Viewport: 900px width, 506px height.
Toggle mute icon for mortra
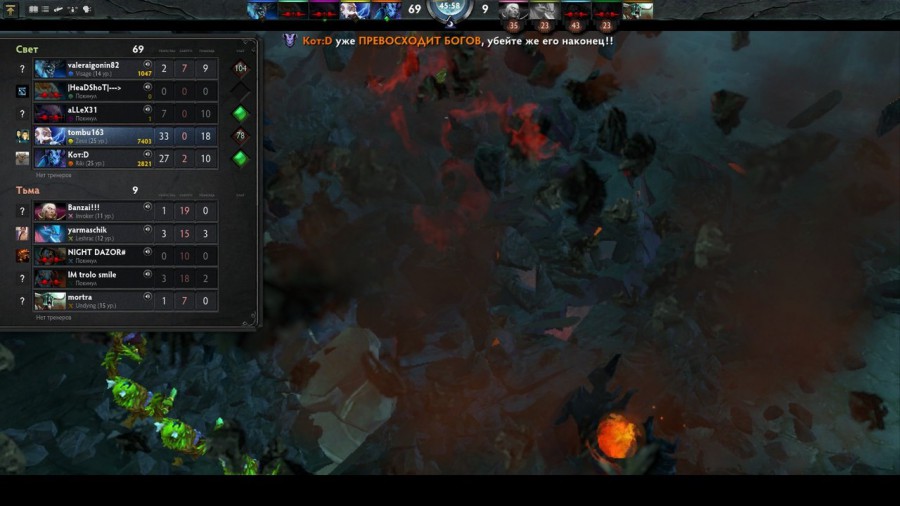click(x=147, y=296)
